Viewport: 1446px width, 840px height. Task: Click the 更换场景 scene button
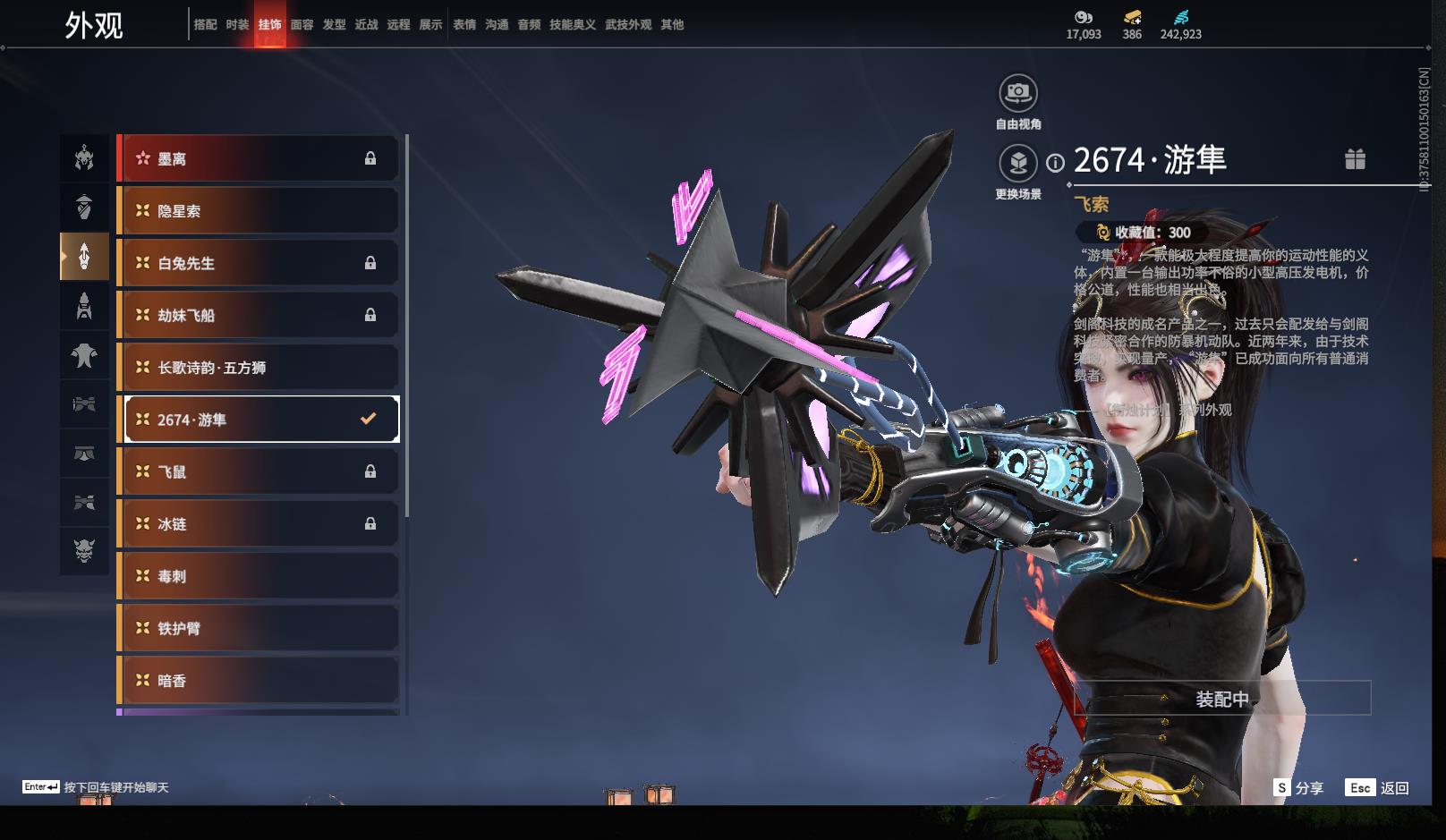point(1017,164)
